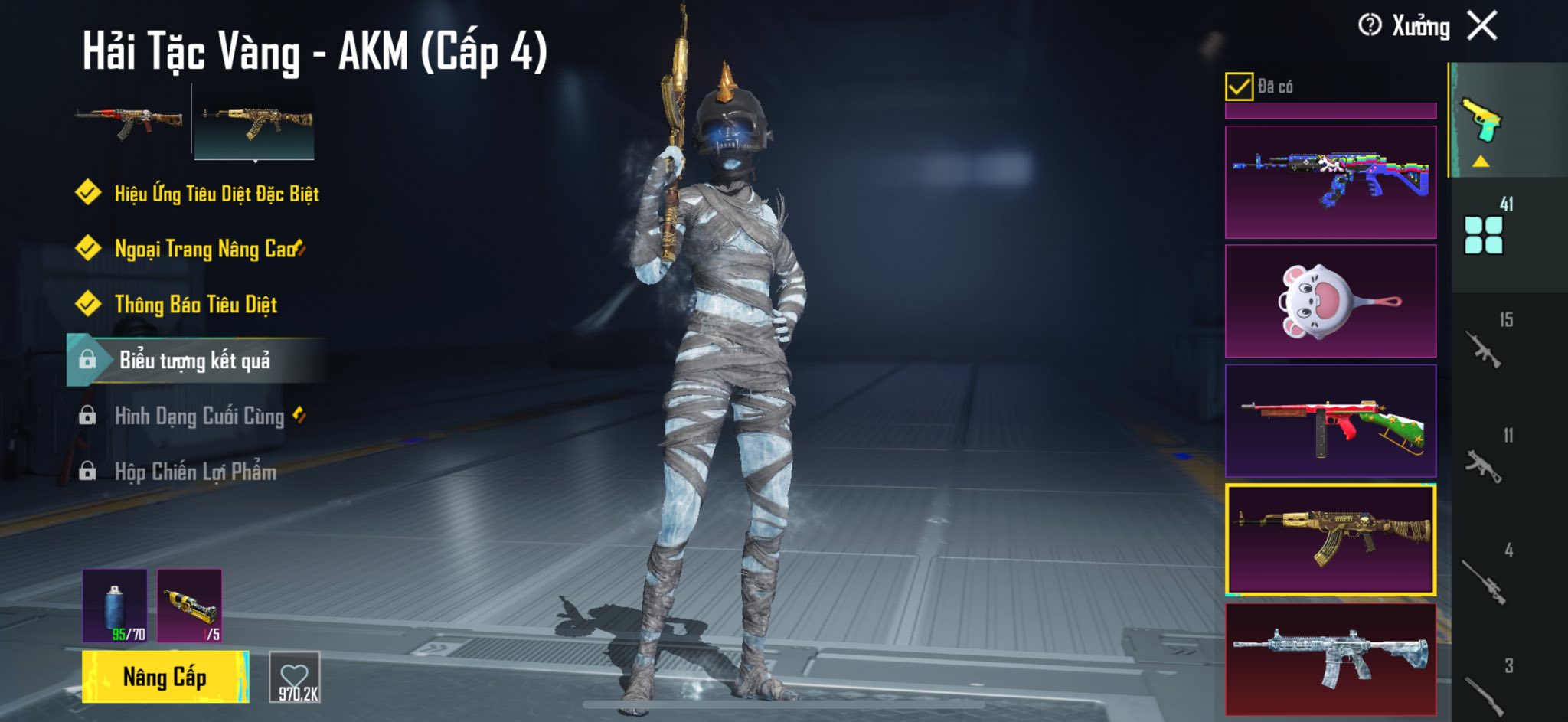
Task: Choose the Thông Báo Tiêu Diệt entry
Action: 195,305
